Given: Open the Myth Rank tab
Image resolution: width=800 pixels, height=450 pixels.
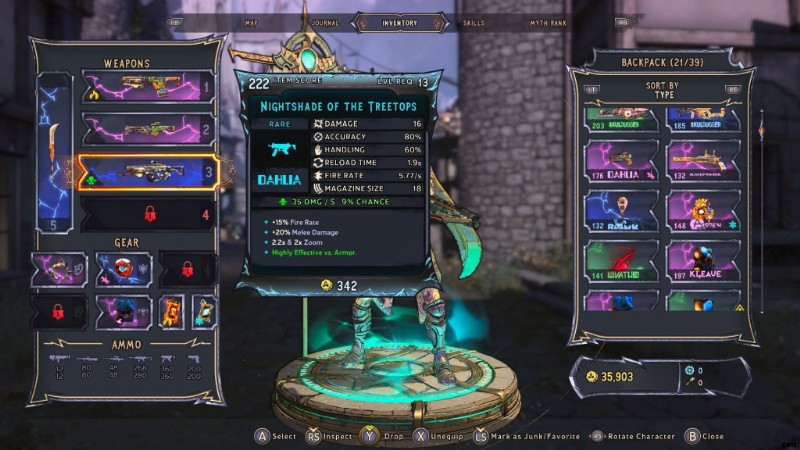Looking at the screenshot, I should pos(549,22).
